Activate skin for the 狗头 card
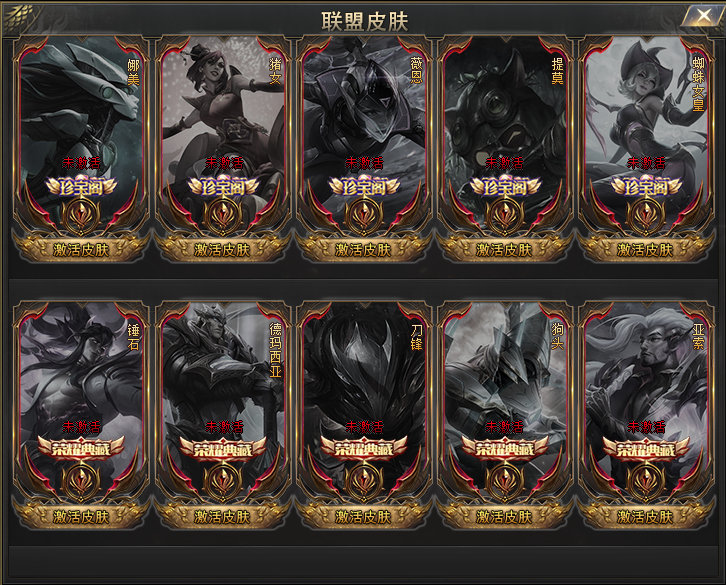Image resolution: width=726 pixels, height=585 pixels. 504,517
